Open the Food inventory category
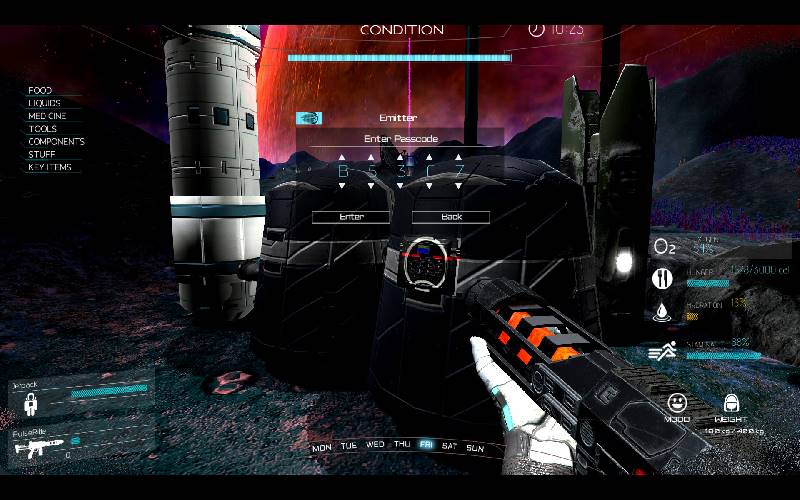The height and width of the screenshot is (500, 800). pos(40,91)
